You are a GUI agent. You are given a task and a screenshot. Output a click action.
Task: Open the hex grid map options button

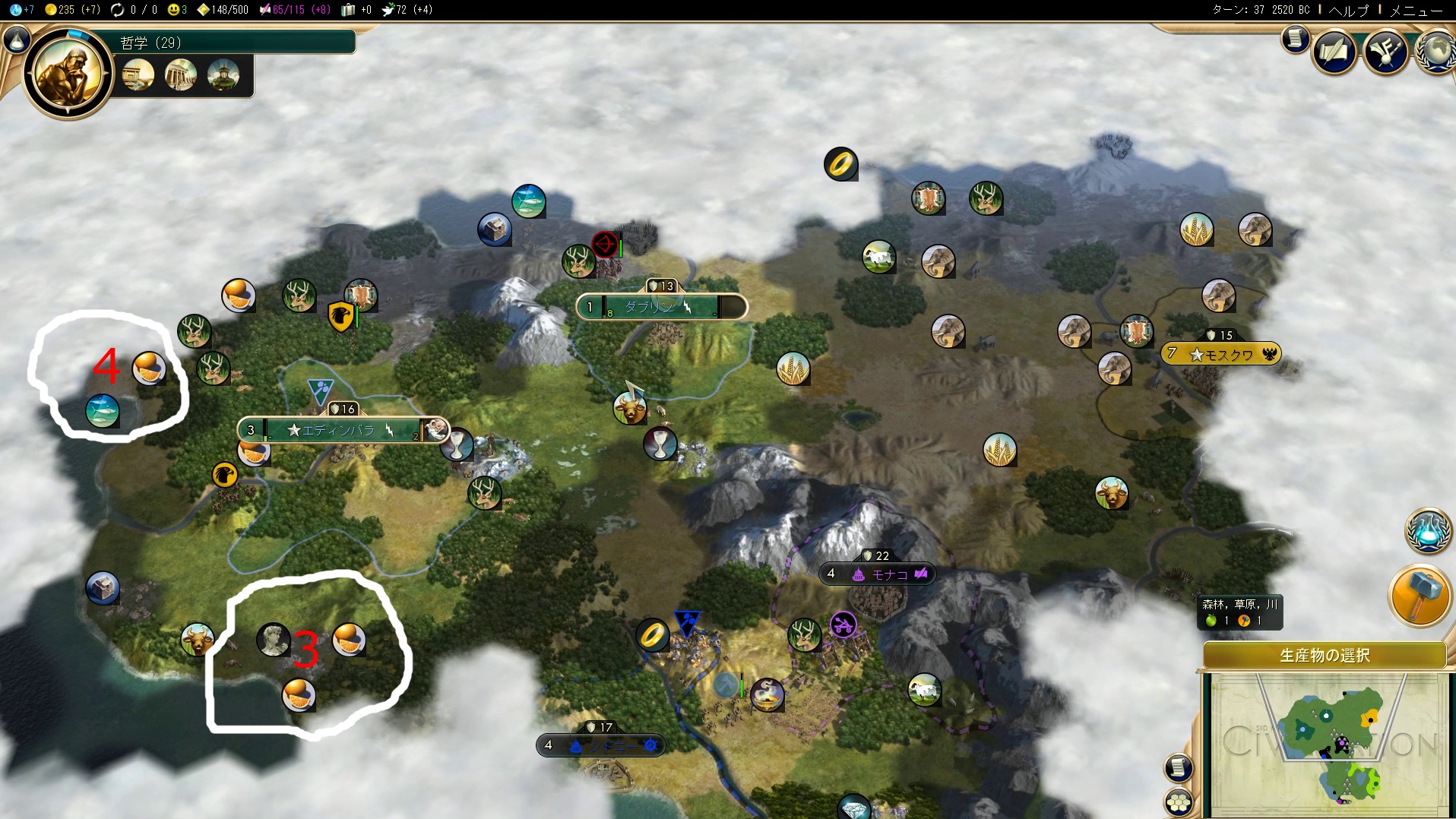[x=1179, y=801]
